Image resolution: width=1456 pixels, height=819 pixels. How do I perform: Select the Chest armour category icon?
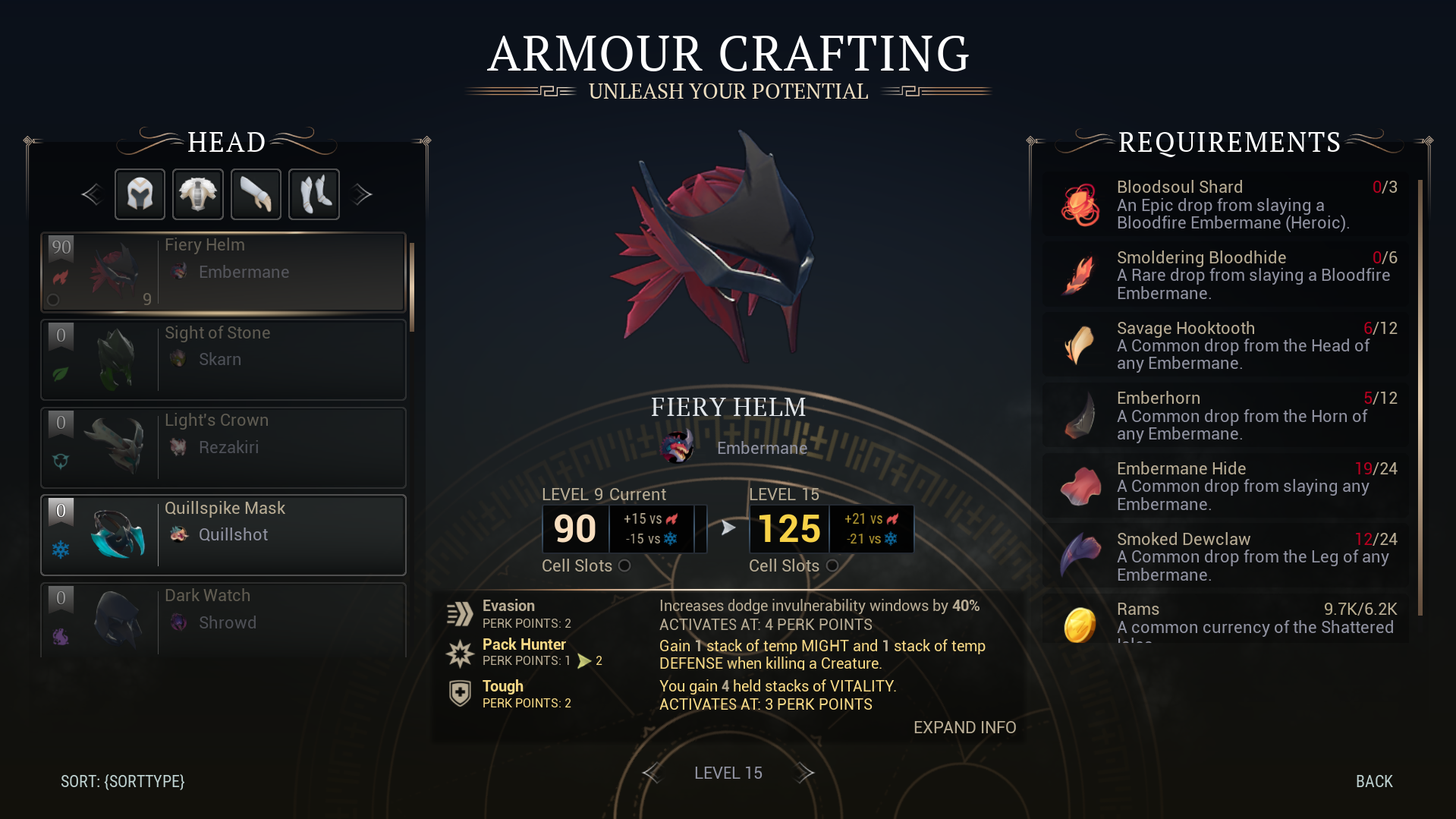point(197,194)
